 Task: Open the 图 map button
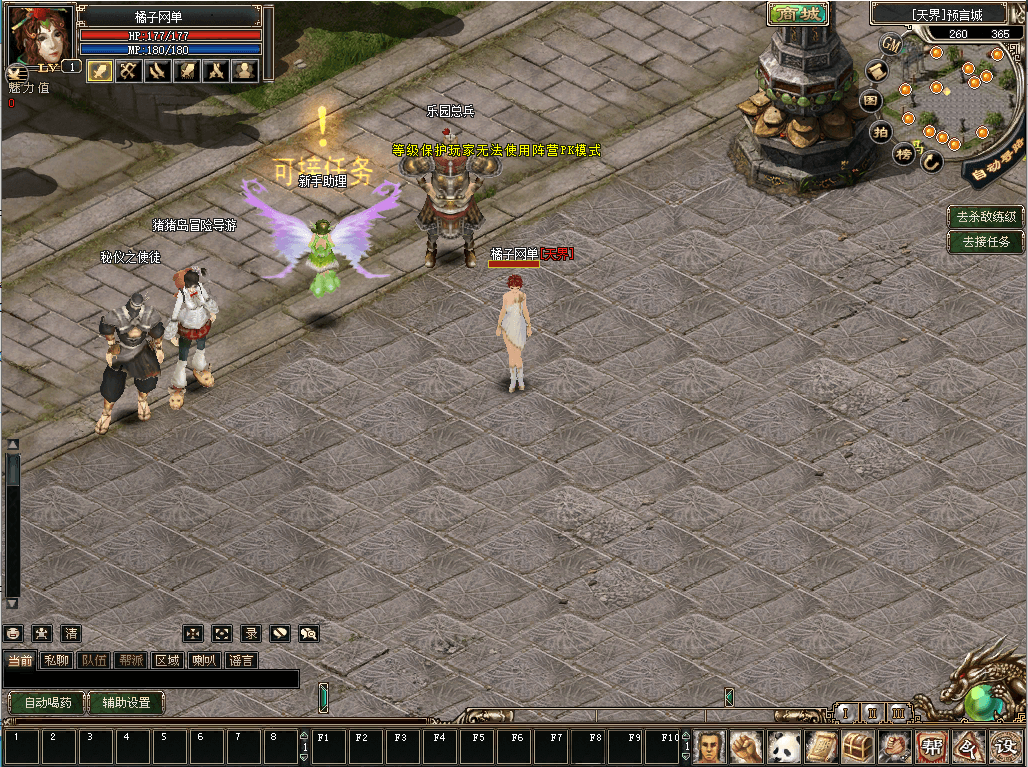pyautogui.click(x=871, y=100)
